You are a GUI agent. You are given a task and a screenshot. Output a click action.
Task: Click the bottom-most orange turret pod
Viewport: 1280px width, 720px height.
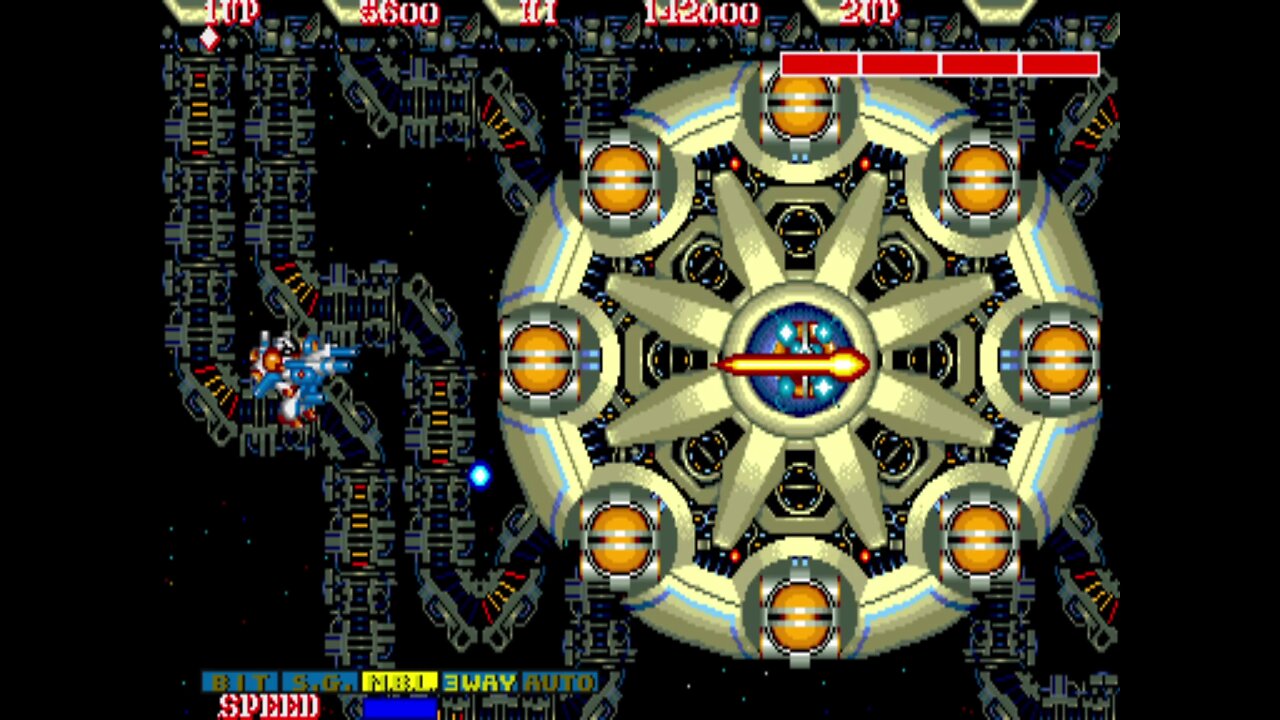tap(798, 615)
